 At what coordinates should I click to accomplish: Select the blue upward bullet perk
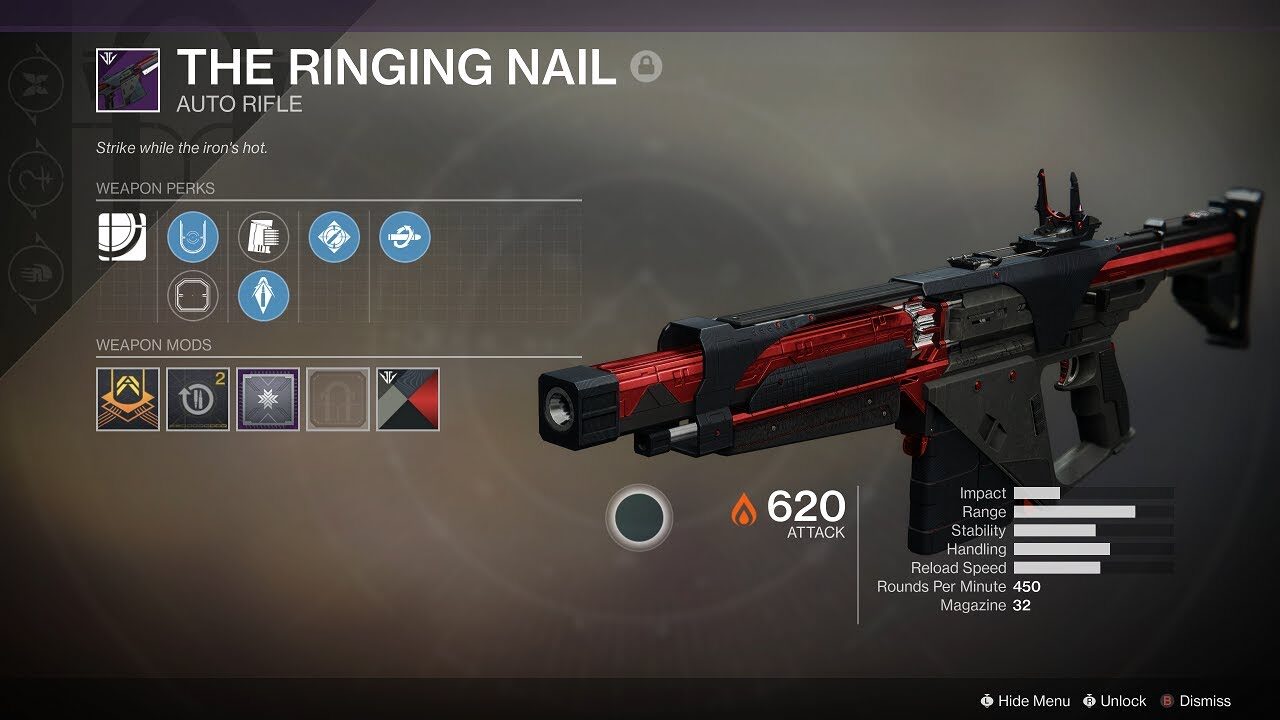[x=264, y=296]
